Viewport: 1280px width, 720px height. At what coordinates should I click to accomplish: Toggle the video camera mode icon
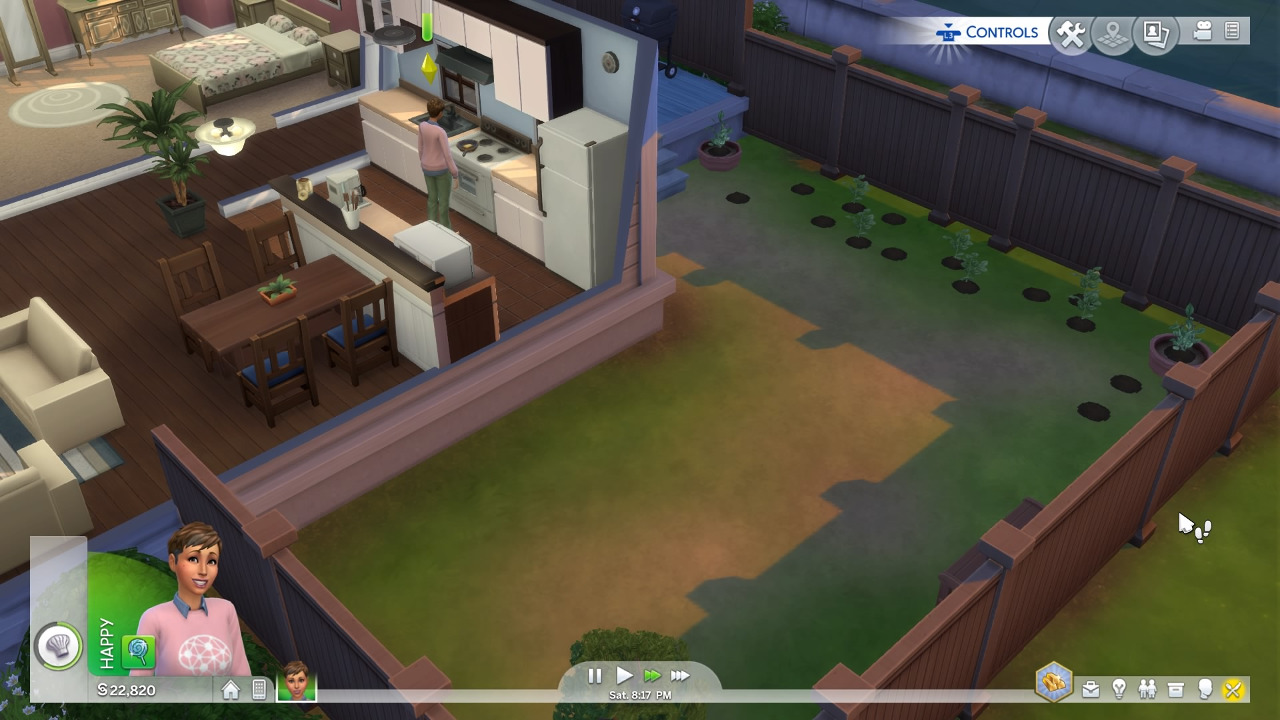(x=1203, y=32)
